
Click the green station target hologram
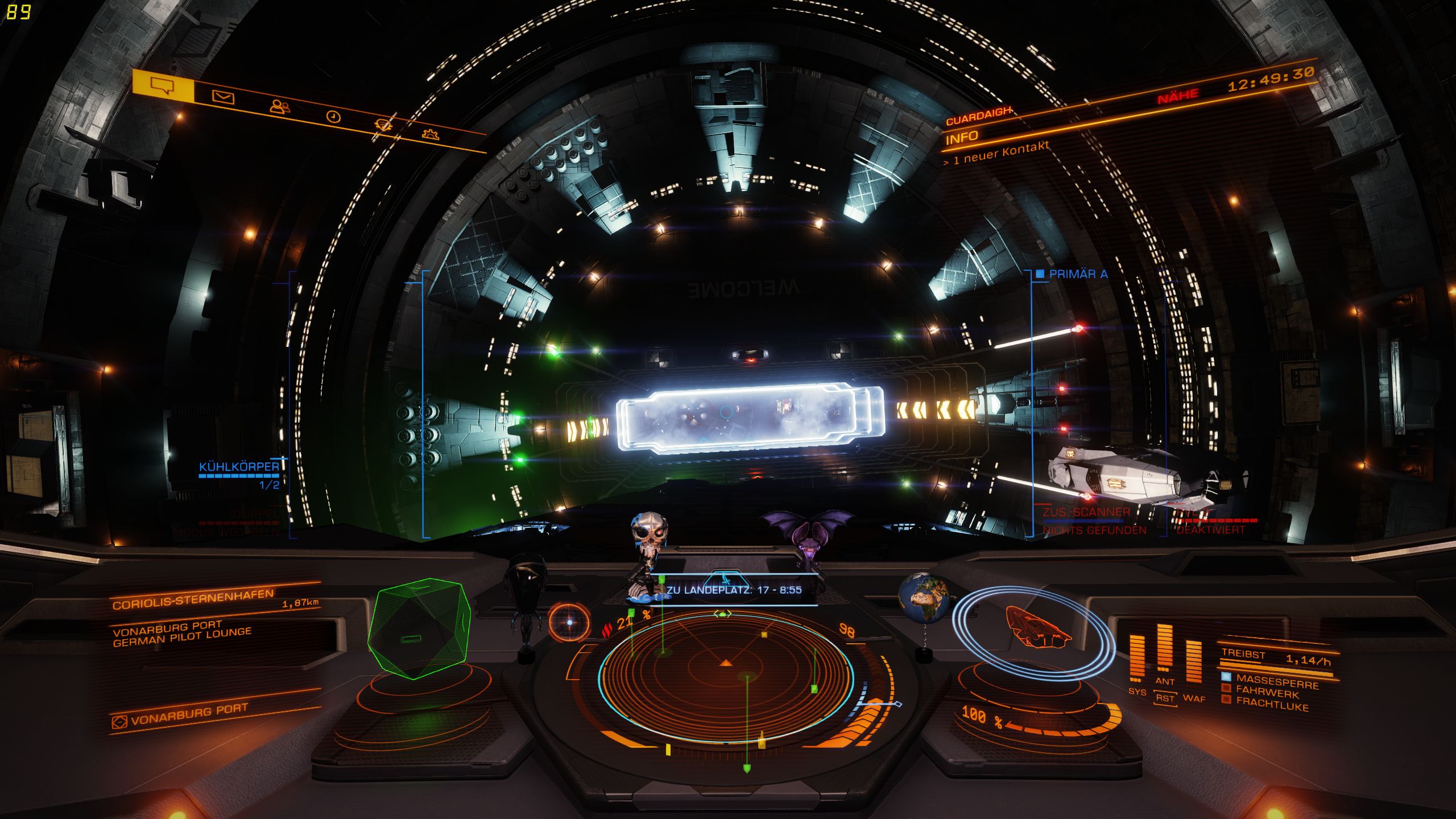point(419,628)
